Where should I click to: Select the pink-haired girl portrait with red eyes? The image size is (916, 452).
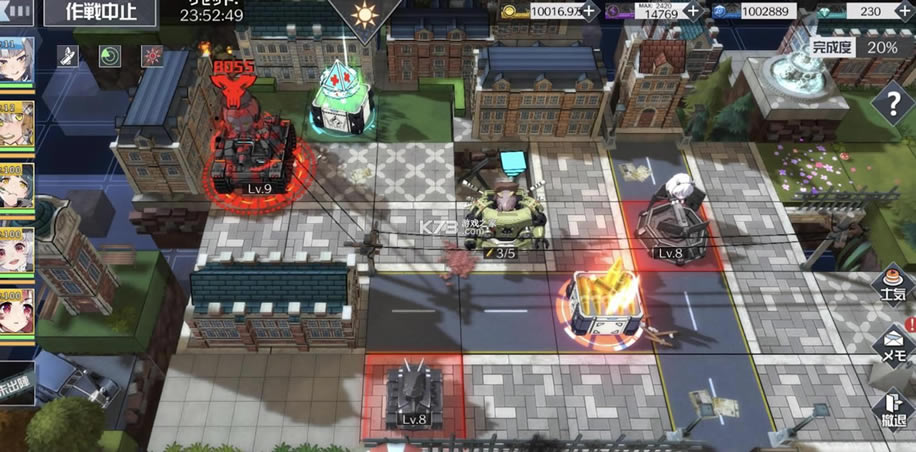click(15, 308)
